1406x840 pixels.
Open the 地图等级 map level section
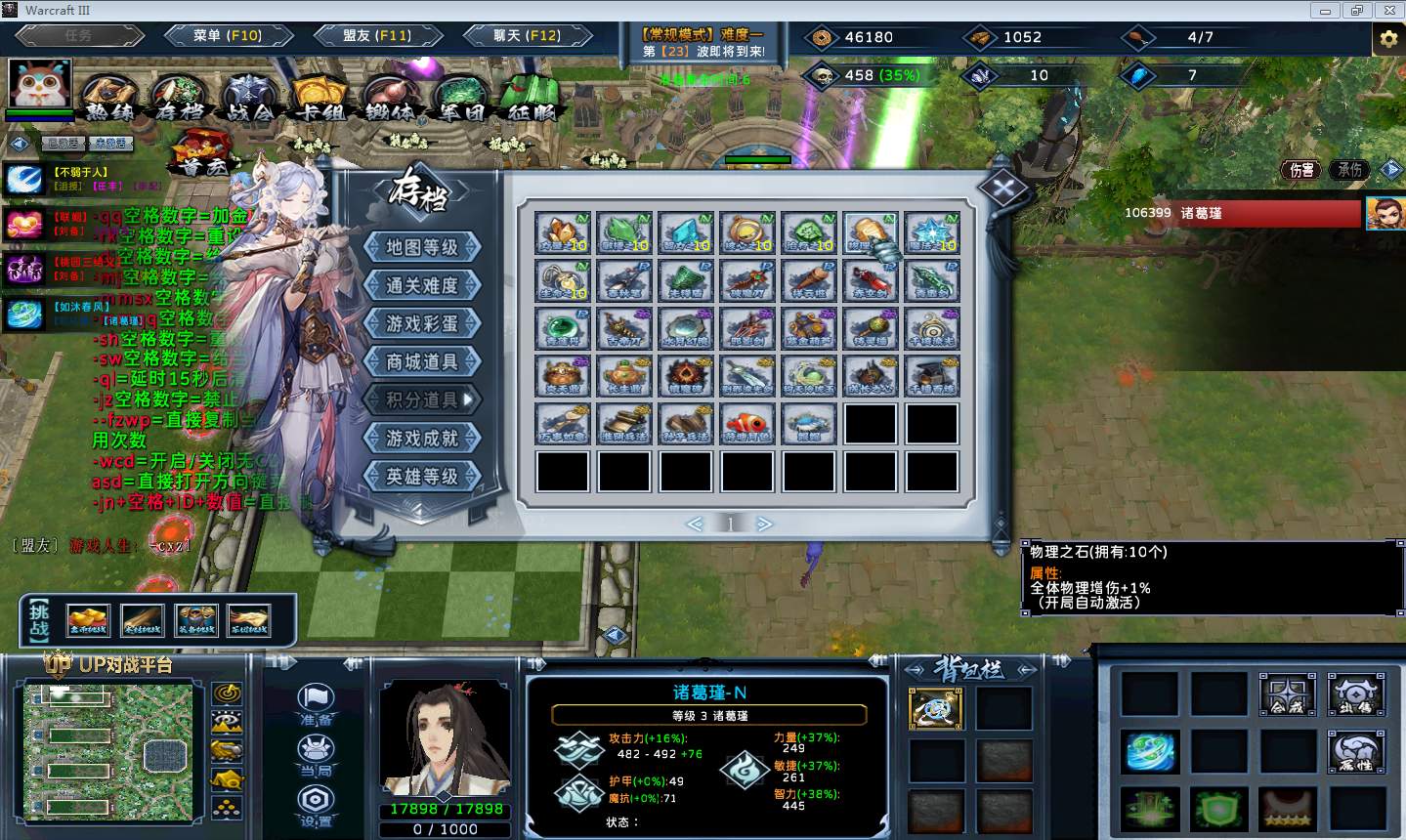(422, 247)
